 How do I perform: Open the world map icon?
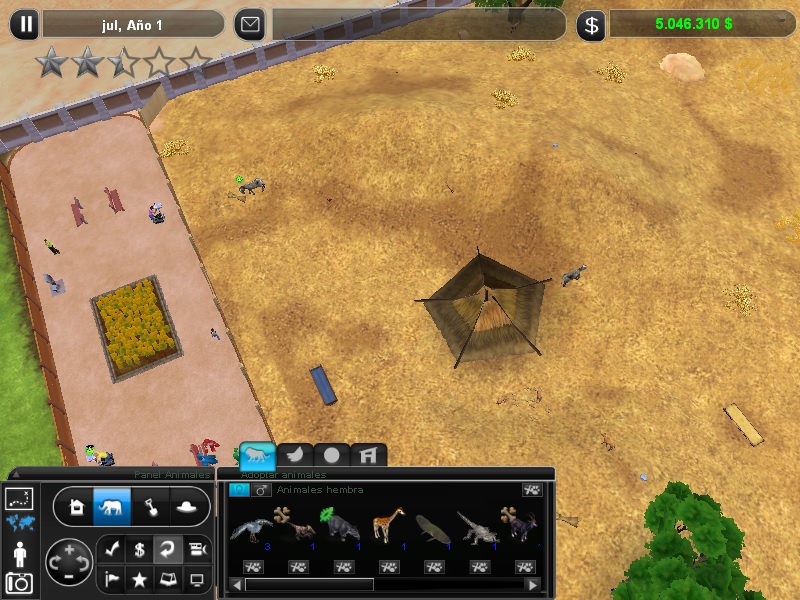[x=19, y=522]
